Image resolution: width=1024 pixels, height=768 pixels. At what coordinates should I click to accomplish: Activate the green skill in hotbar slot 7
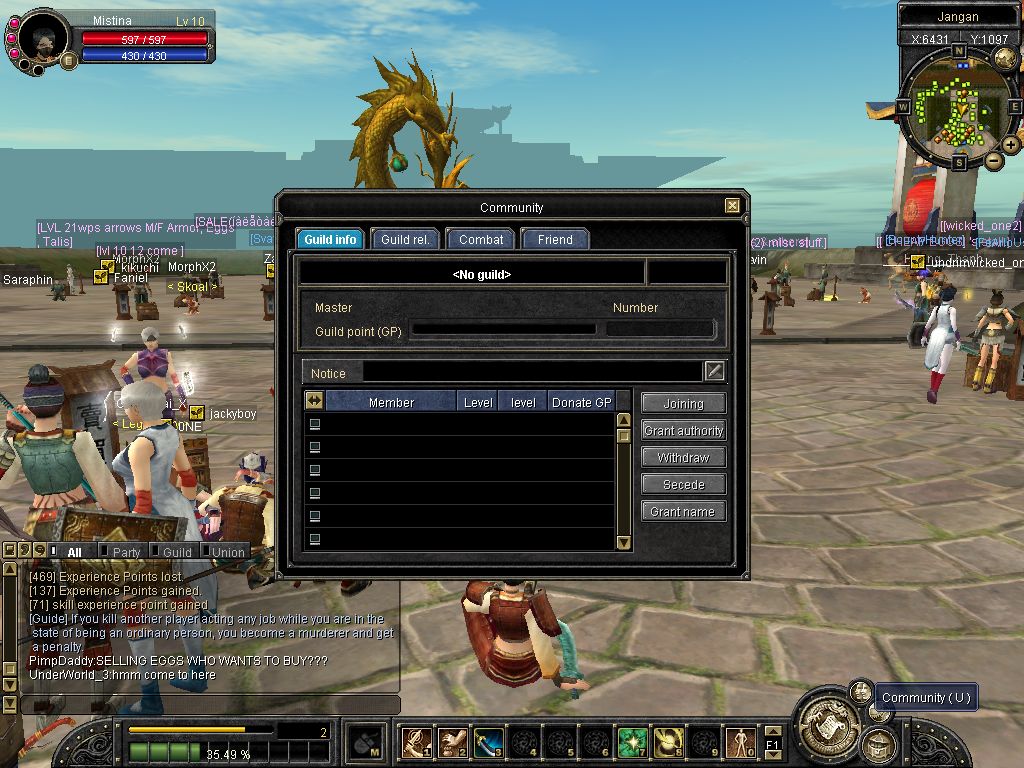(632, 742)
